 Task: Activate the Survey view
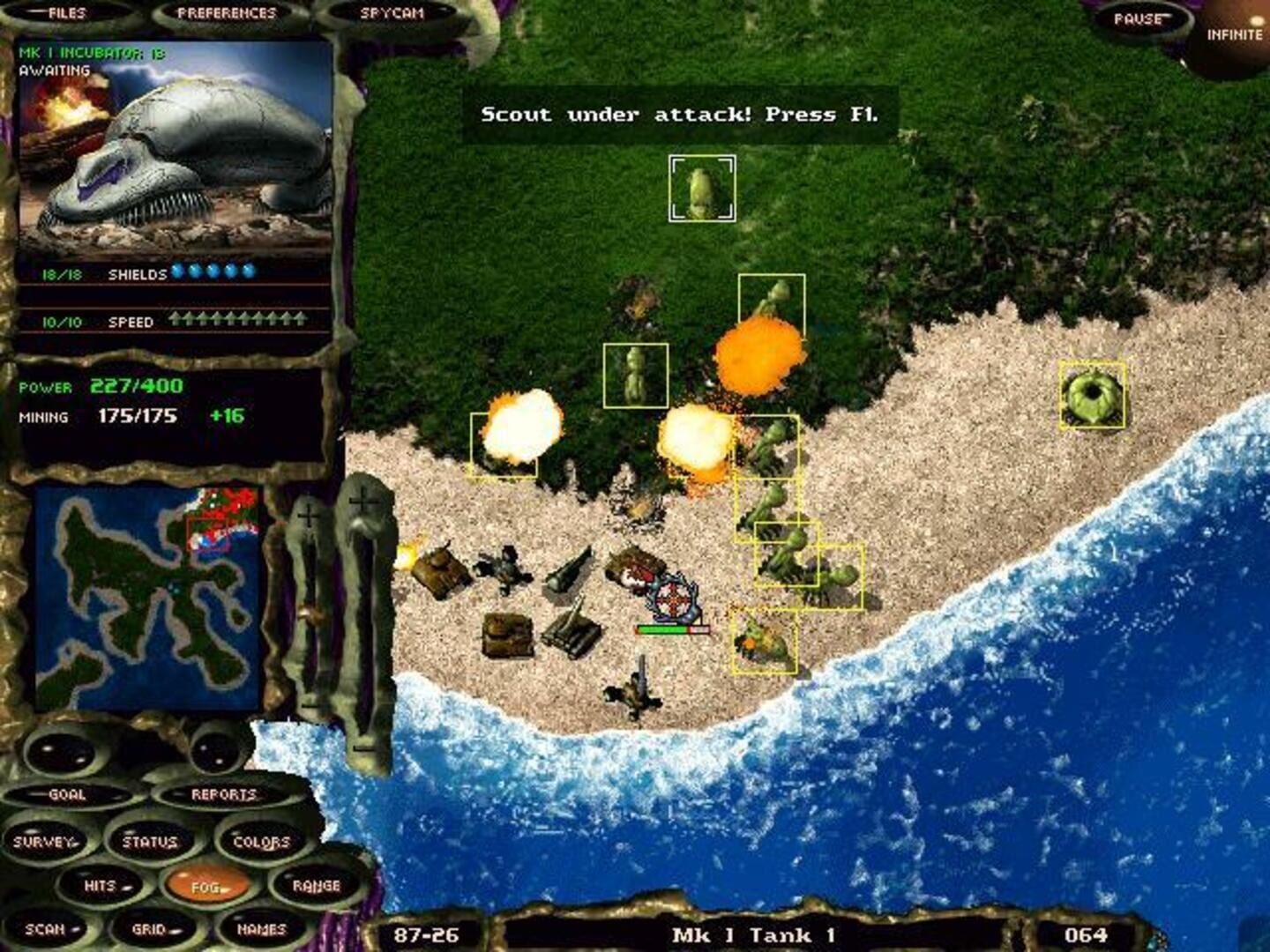[x=46, y=842]
